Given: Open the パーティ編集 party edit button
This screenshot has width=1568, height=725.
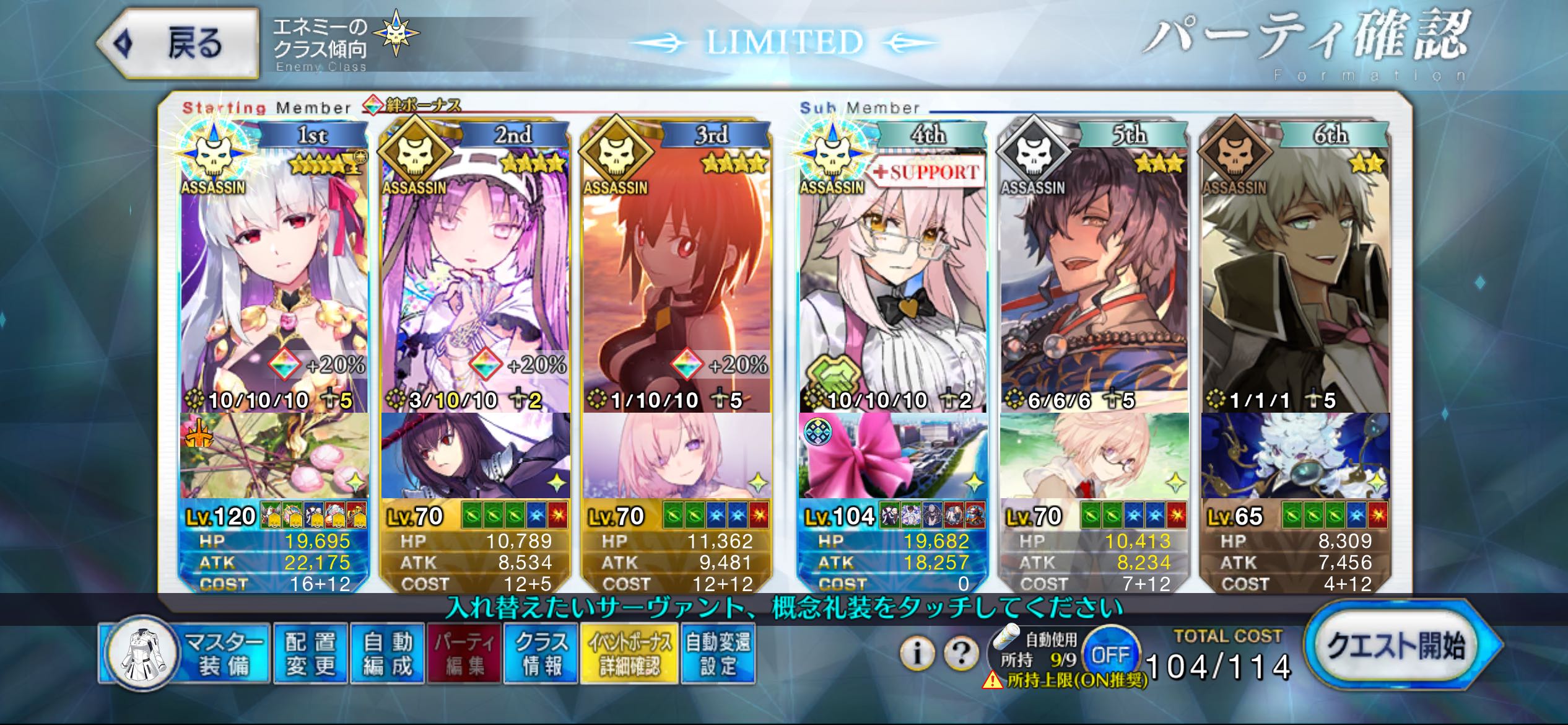Looking at the screenshot, I should 464,654.
